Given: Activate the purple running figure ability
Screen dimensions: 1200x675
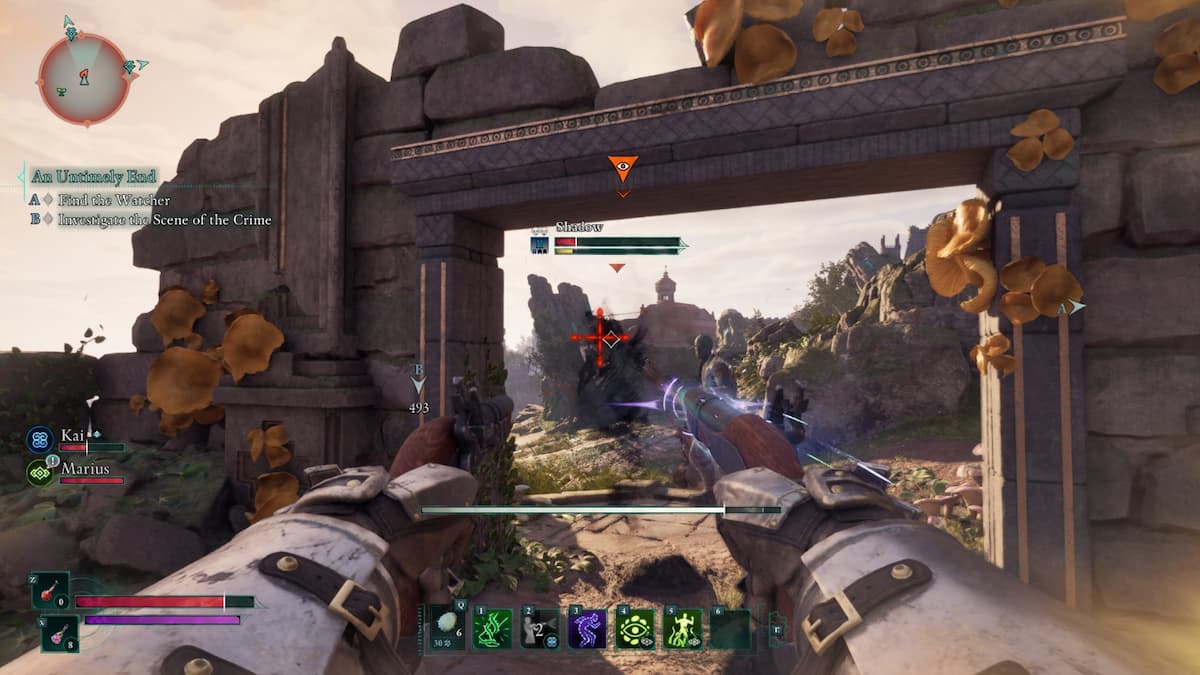Looking at the screenshot, I should (587, 629).
